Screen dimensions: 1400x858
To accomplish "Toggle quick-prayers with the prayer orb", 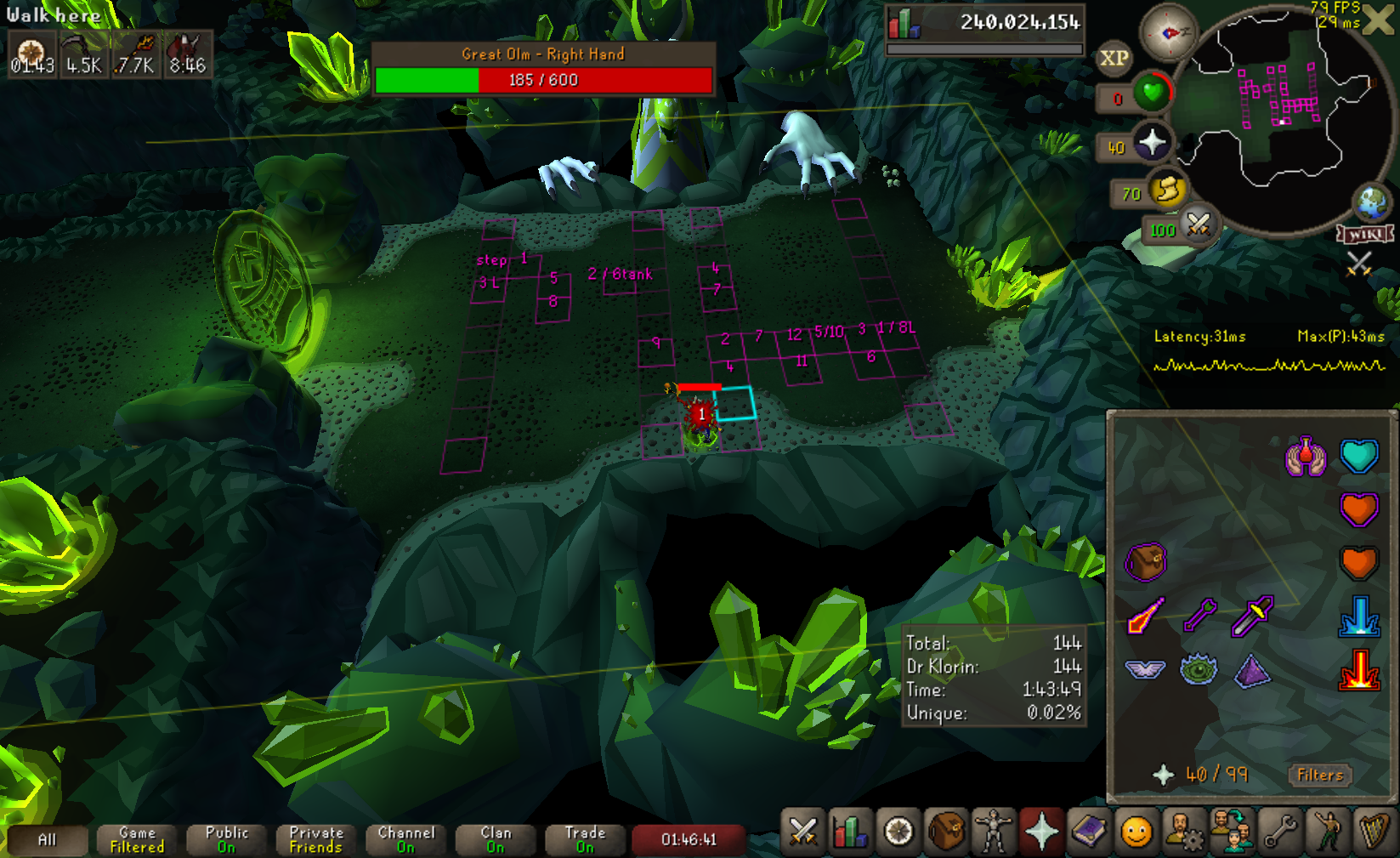I will point(1152,142).
